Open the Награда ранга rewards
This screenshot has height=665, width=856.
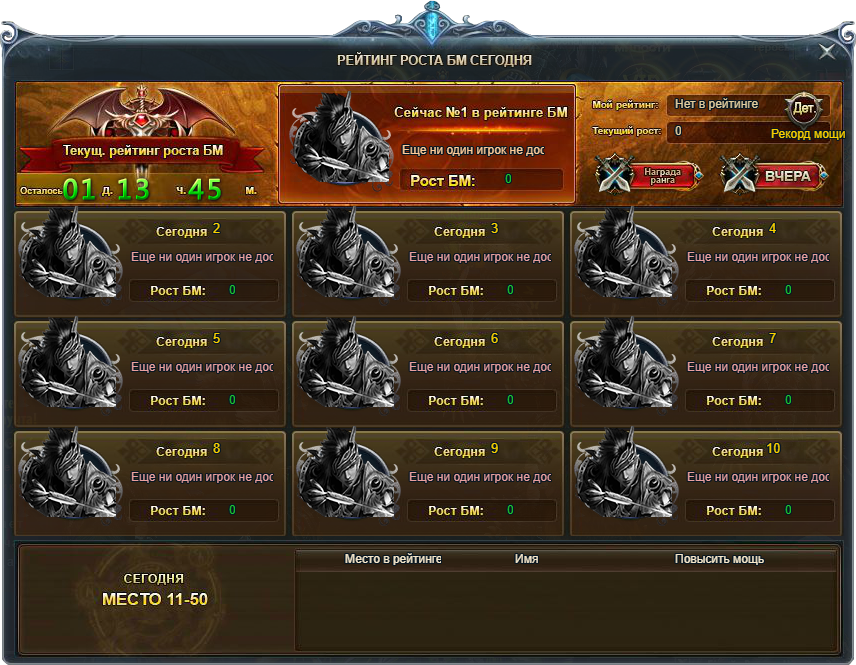(x=648, y=176)
